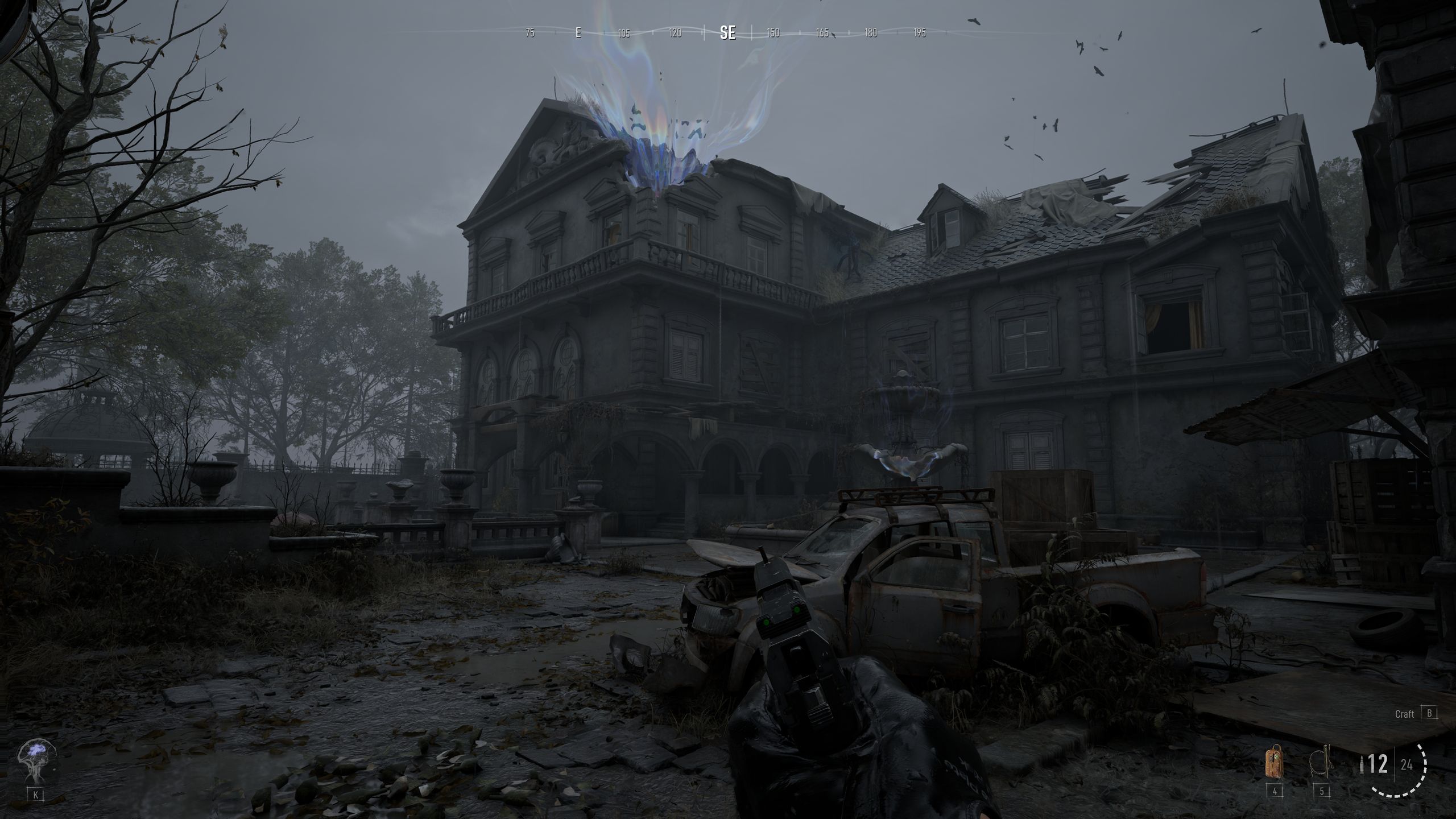Click the 150 heading on the compass bar
The height and width of the screenshot is (819, 1456).
(x=775, y=34)
